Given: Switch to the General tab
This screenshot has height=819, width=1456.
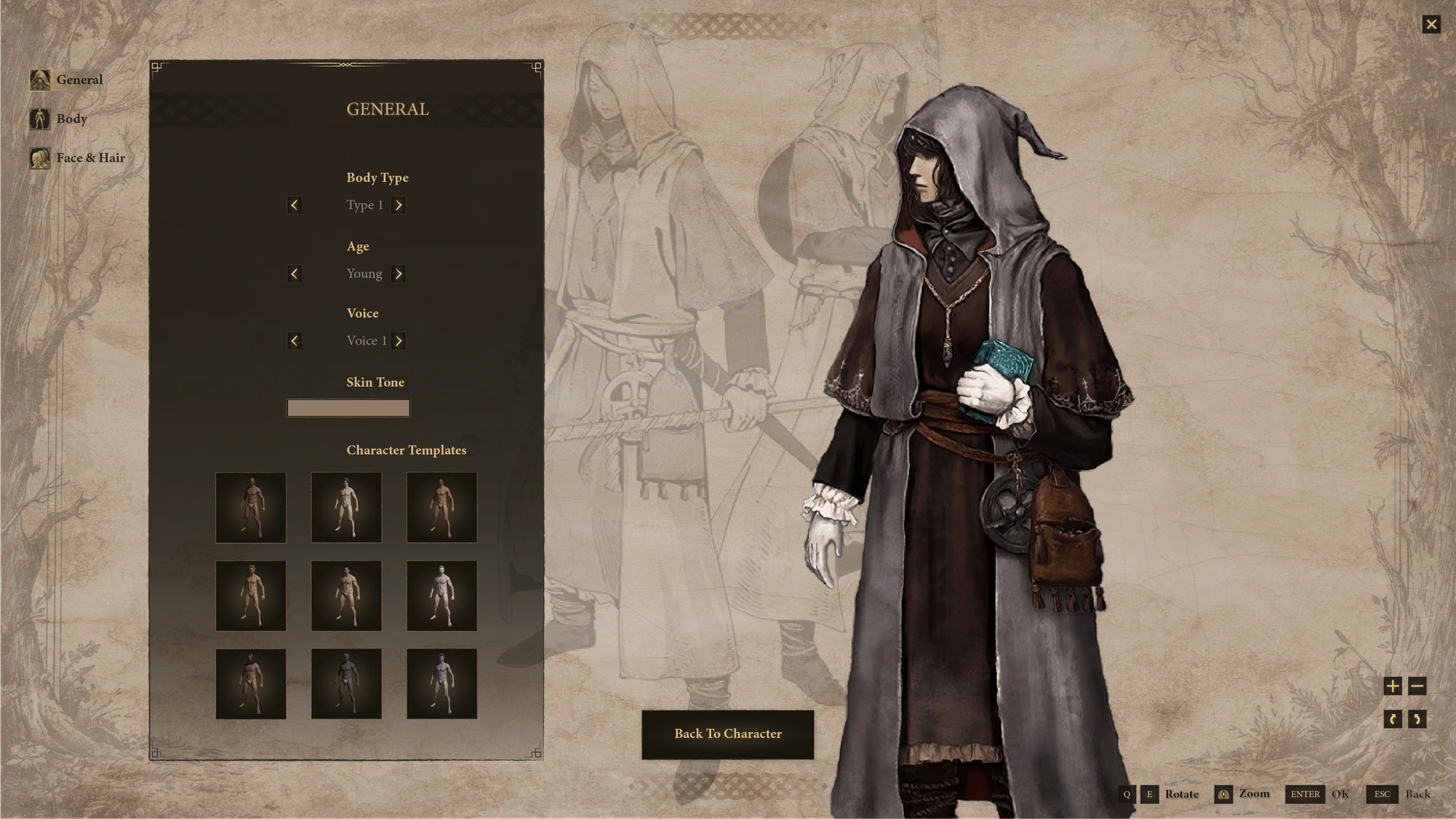Looking at the screenshot, I should coord(68,80).
